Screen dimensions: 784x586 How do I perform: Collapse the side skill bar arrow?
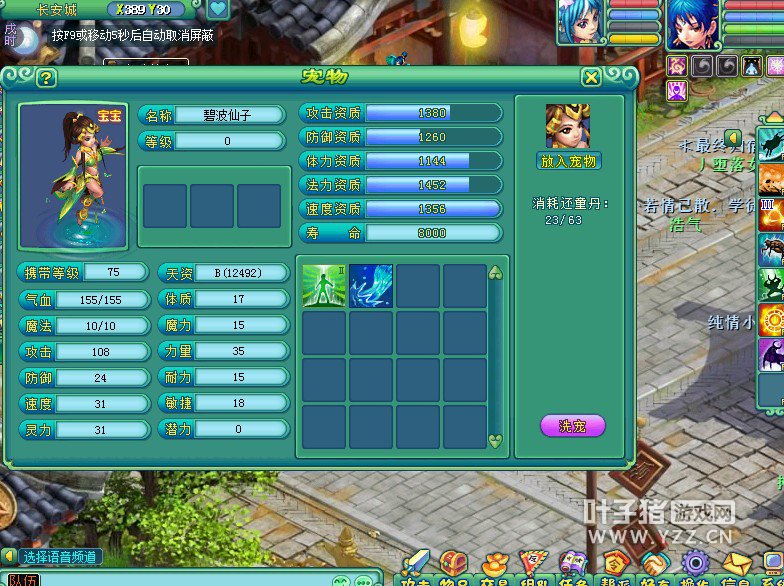733,137
